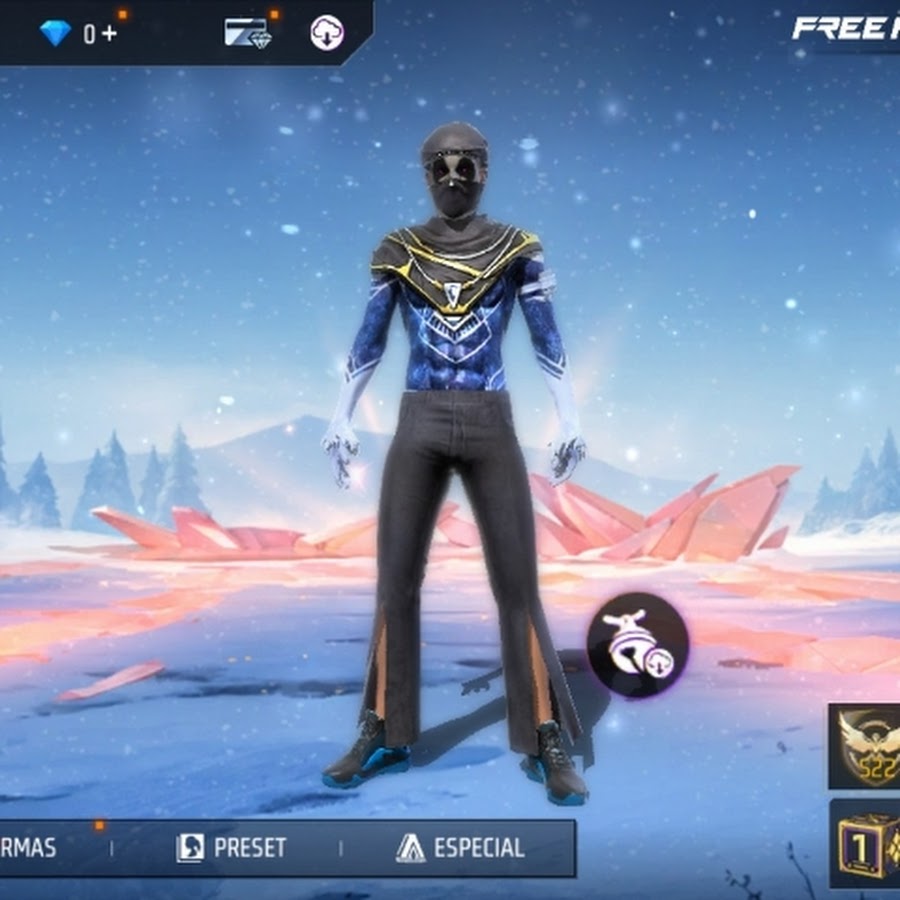Screen dimensions: 900x900
Task: Switch to the ESPECIAL tab
Action: [x=460, y=849]
